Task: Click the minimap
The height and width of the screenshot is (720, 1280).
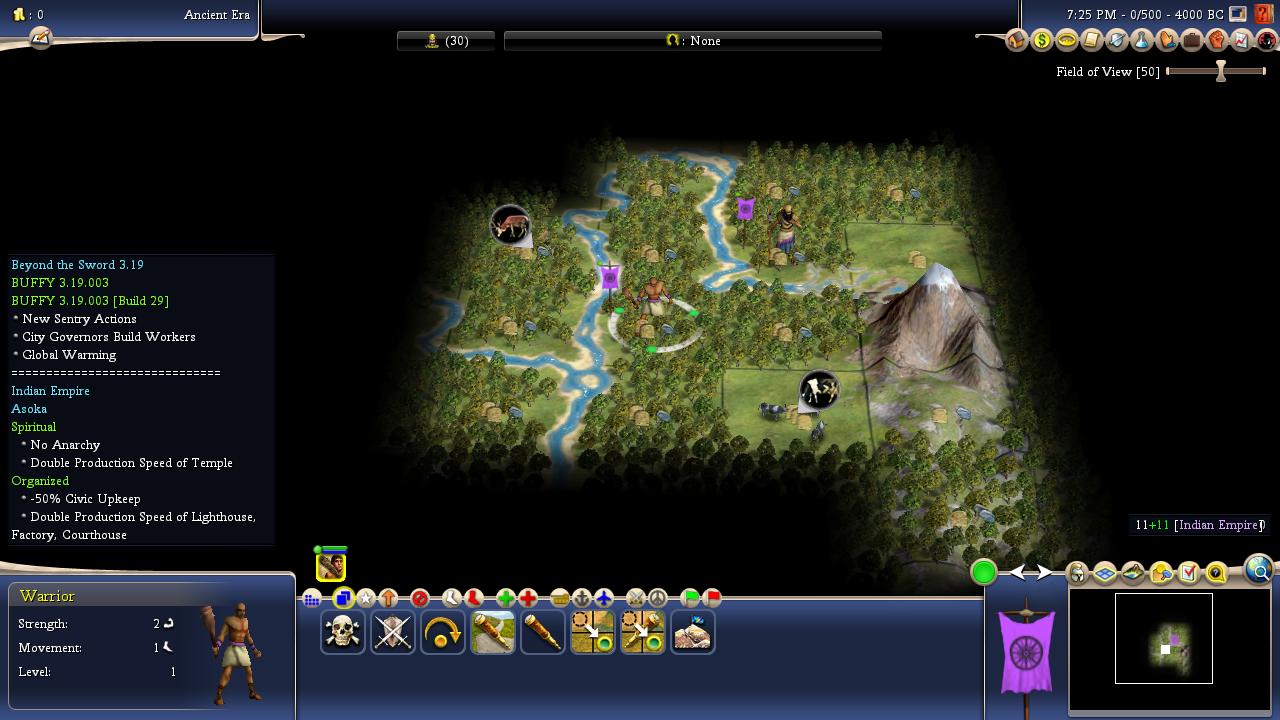Action: click(1164, 639)
